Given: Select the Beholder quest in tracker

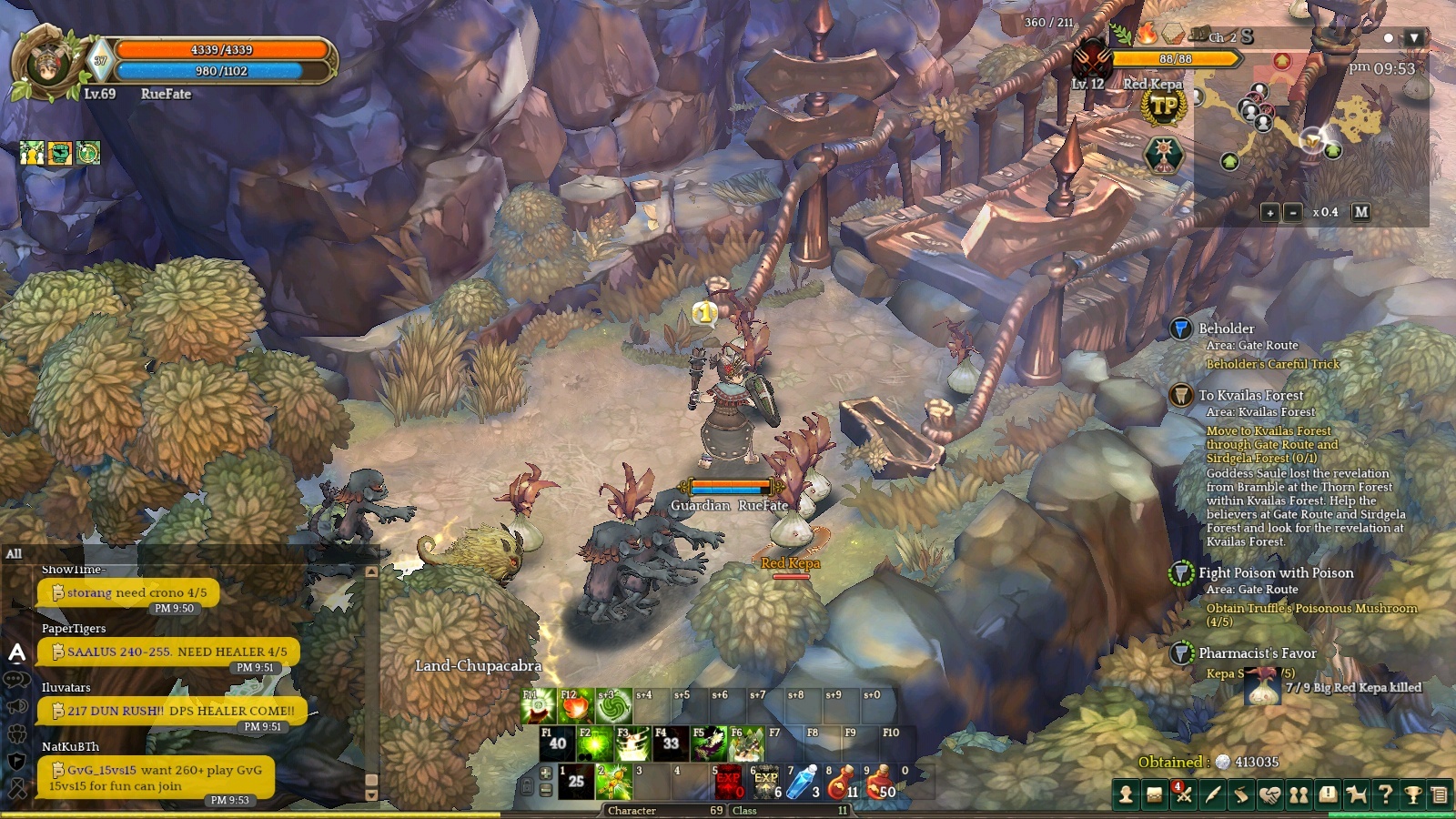Looking at the screenshot, I should (x=1226, y=329).
